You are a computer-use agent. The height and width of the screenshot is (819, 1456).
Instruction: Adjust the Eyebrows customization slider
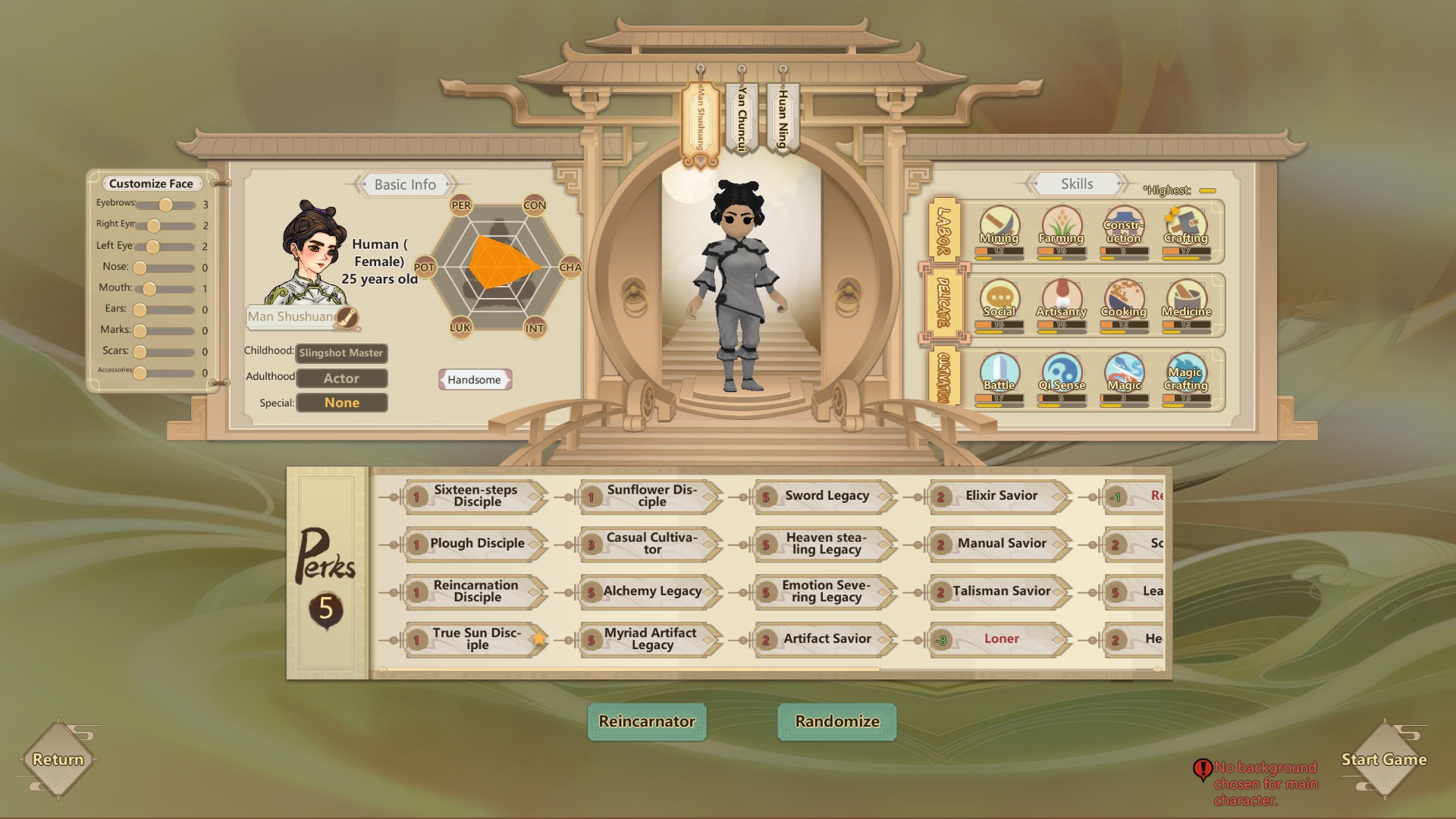pos(164,203)
